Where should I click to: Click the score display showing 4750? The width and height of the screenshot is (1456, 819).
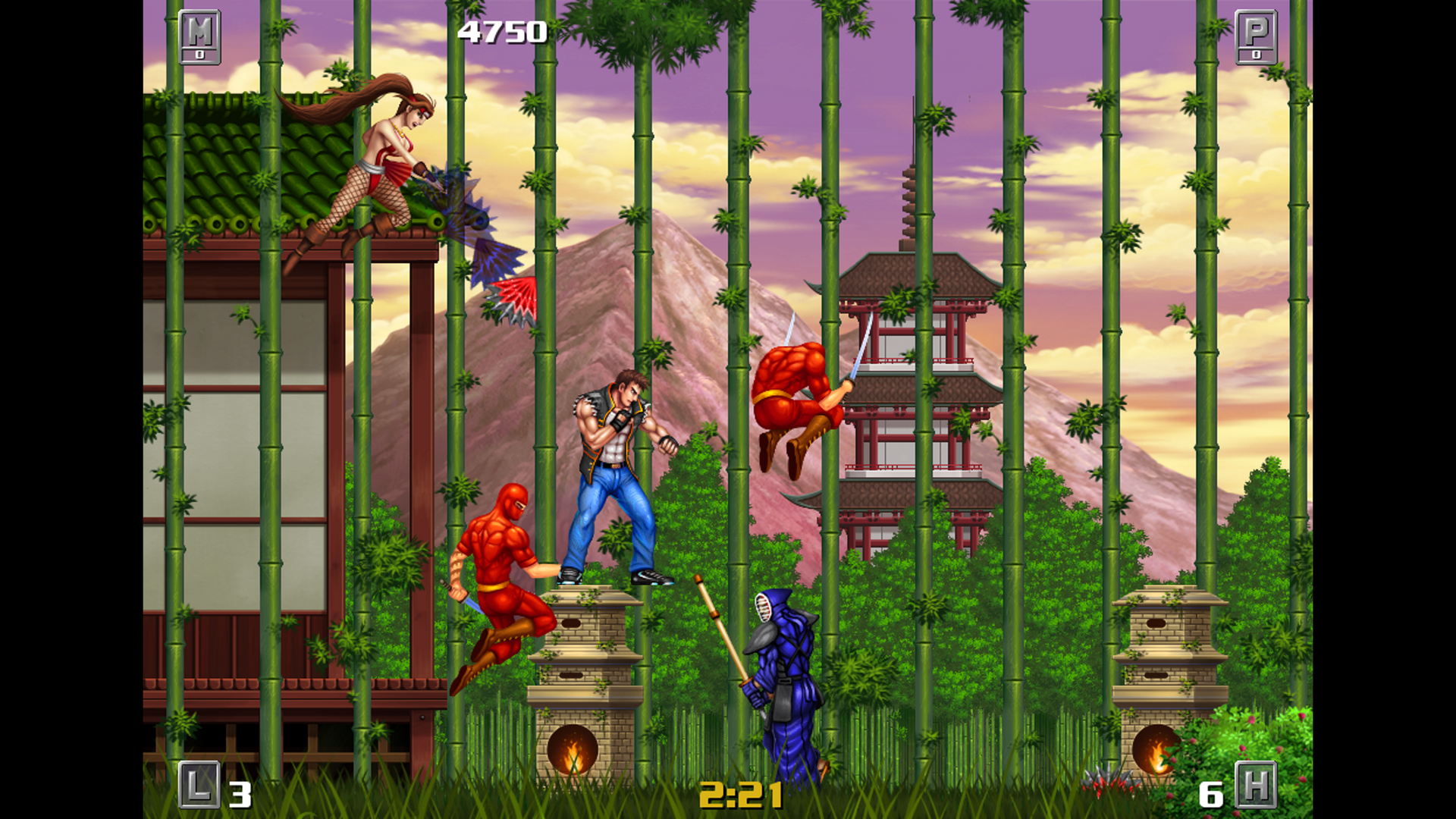[x=502, y=32]
